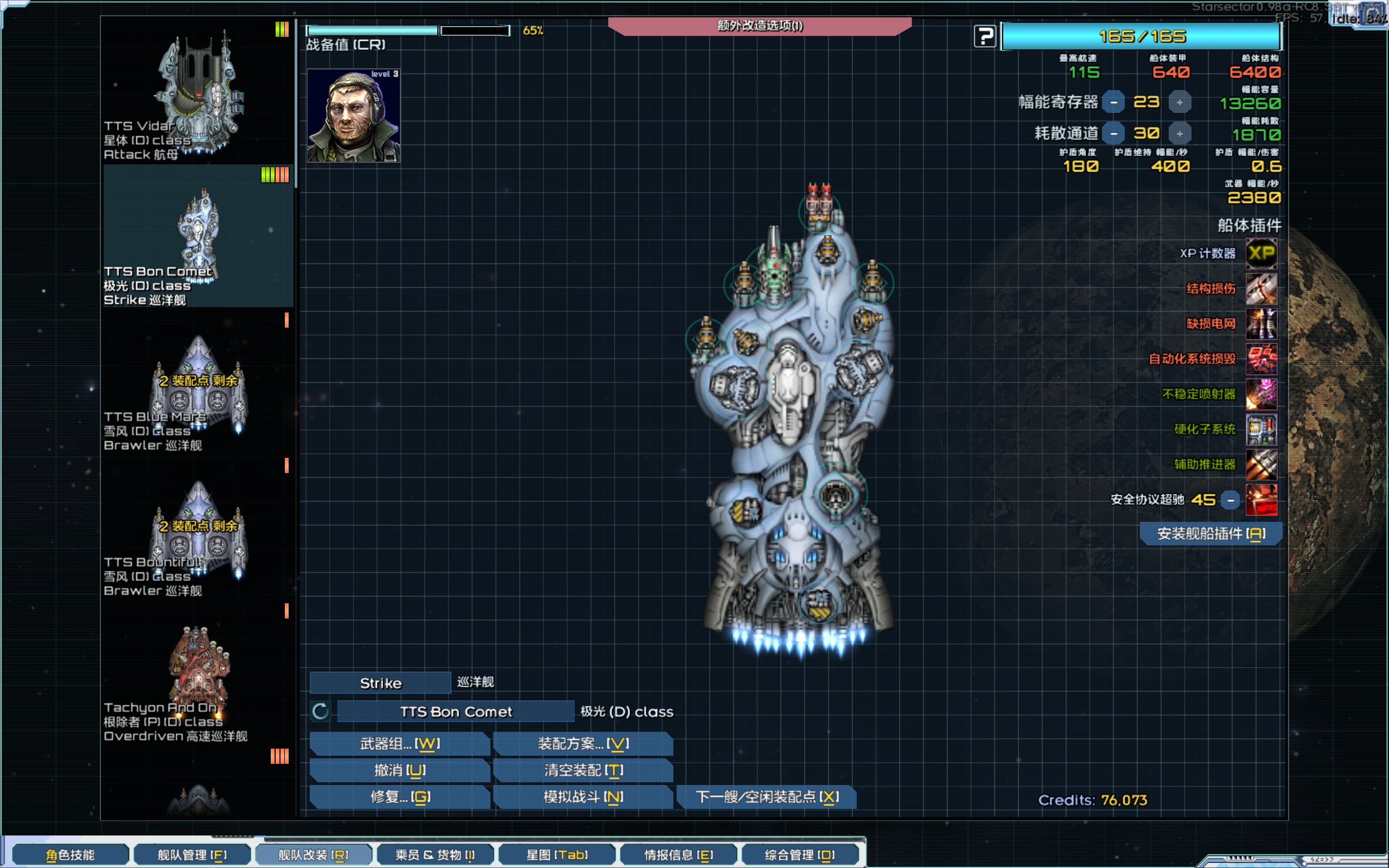Open 舰队管理 fleet management tab
The width and height of the screenshot is (1389, 868).
[x=192, y=855]
